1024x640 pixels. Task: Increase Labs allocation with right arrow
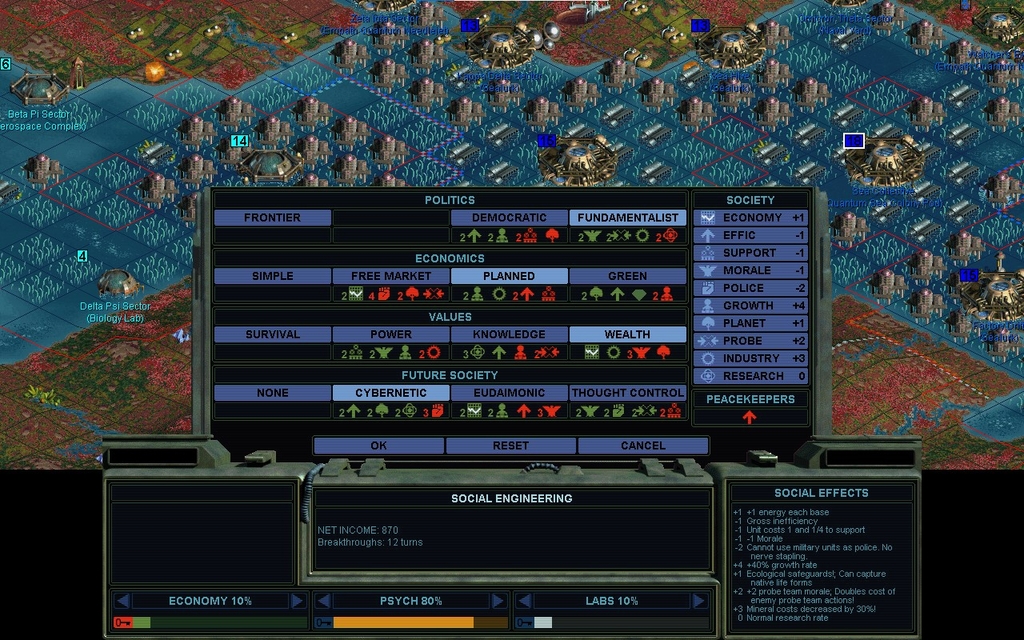pos(698,601)
